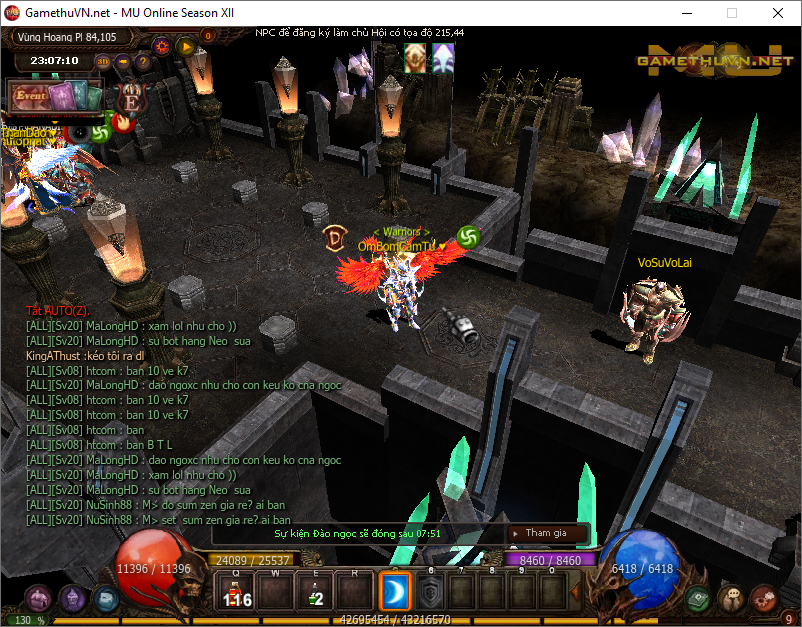Screen dimensions: 802x627
Task: Open help with the question mark icon
Action: 143,61
